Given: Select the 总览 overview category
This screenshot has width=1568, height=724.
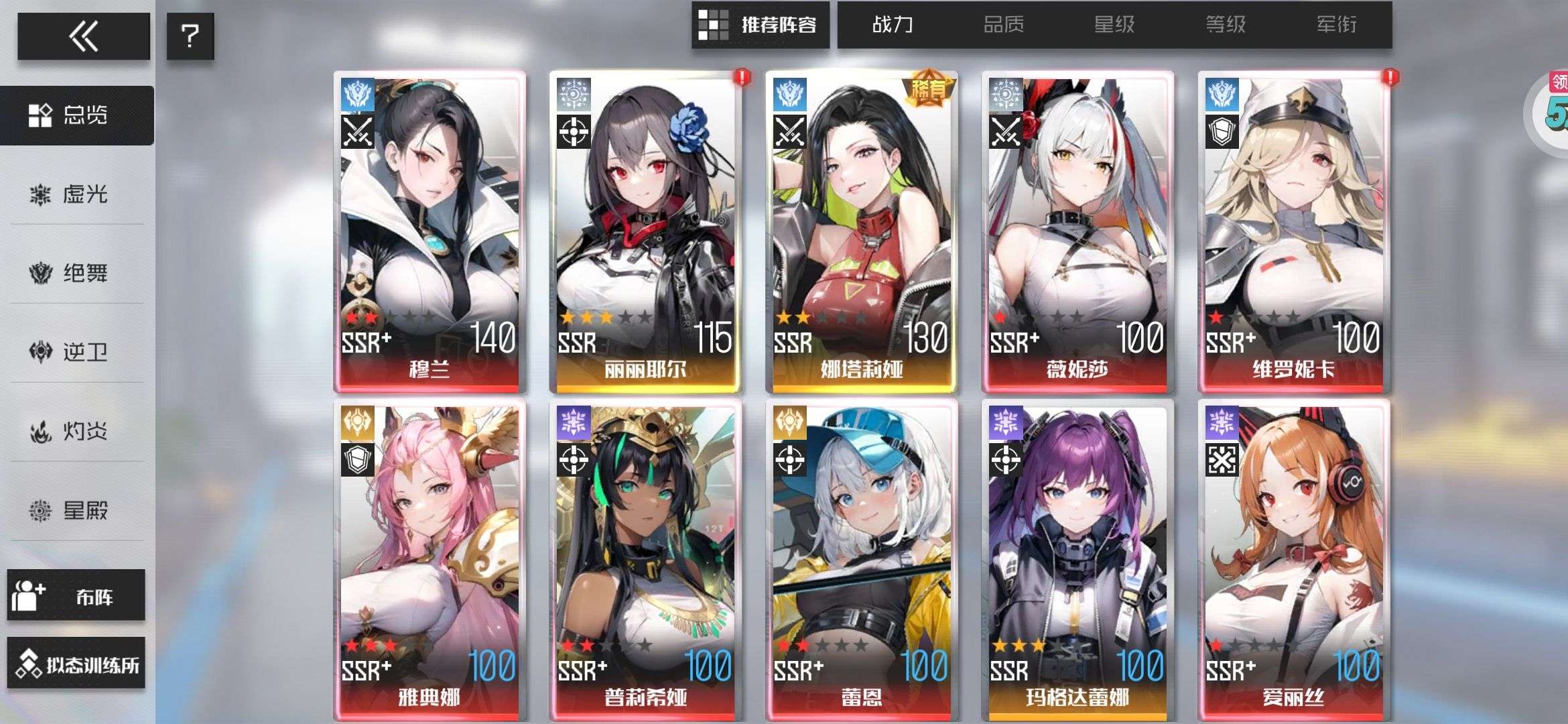Looking at the screenshot, I should 77,115.
